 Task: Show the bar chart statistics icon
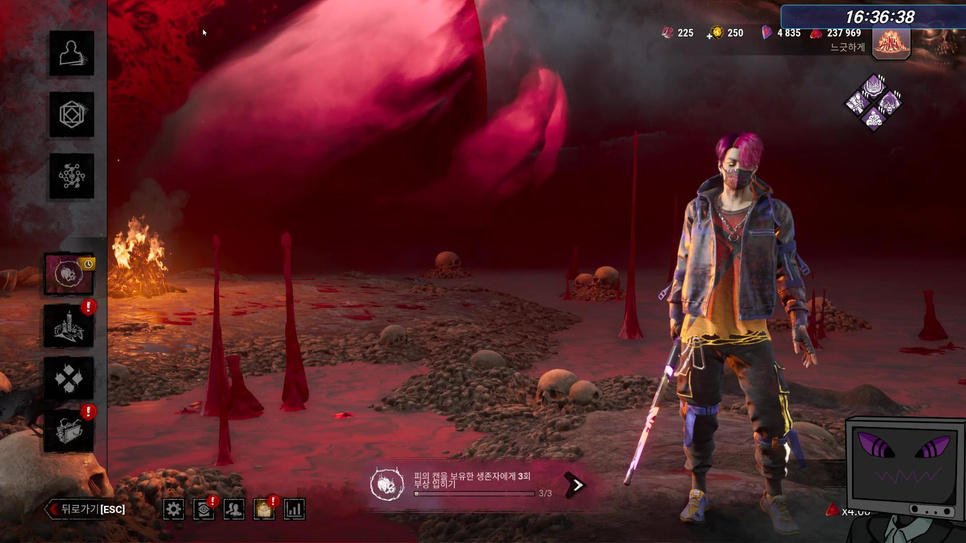tap(294, 509)
